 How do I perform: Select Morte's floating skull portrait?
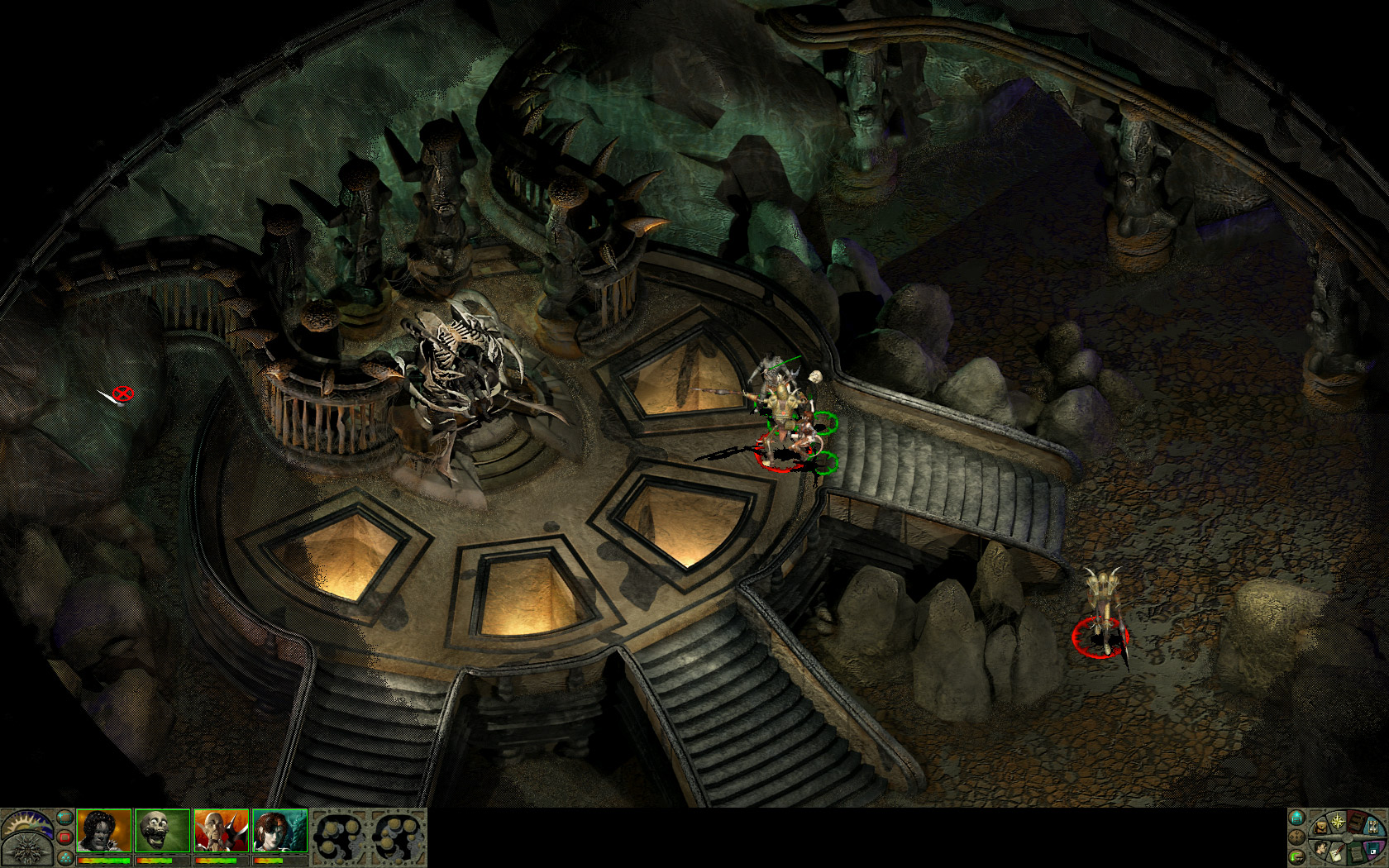162,831
